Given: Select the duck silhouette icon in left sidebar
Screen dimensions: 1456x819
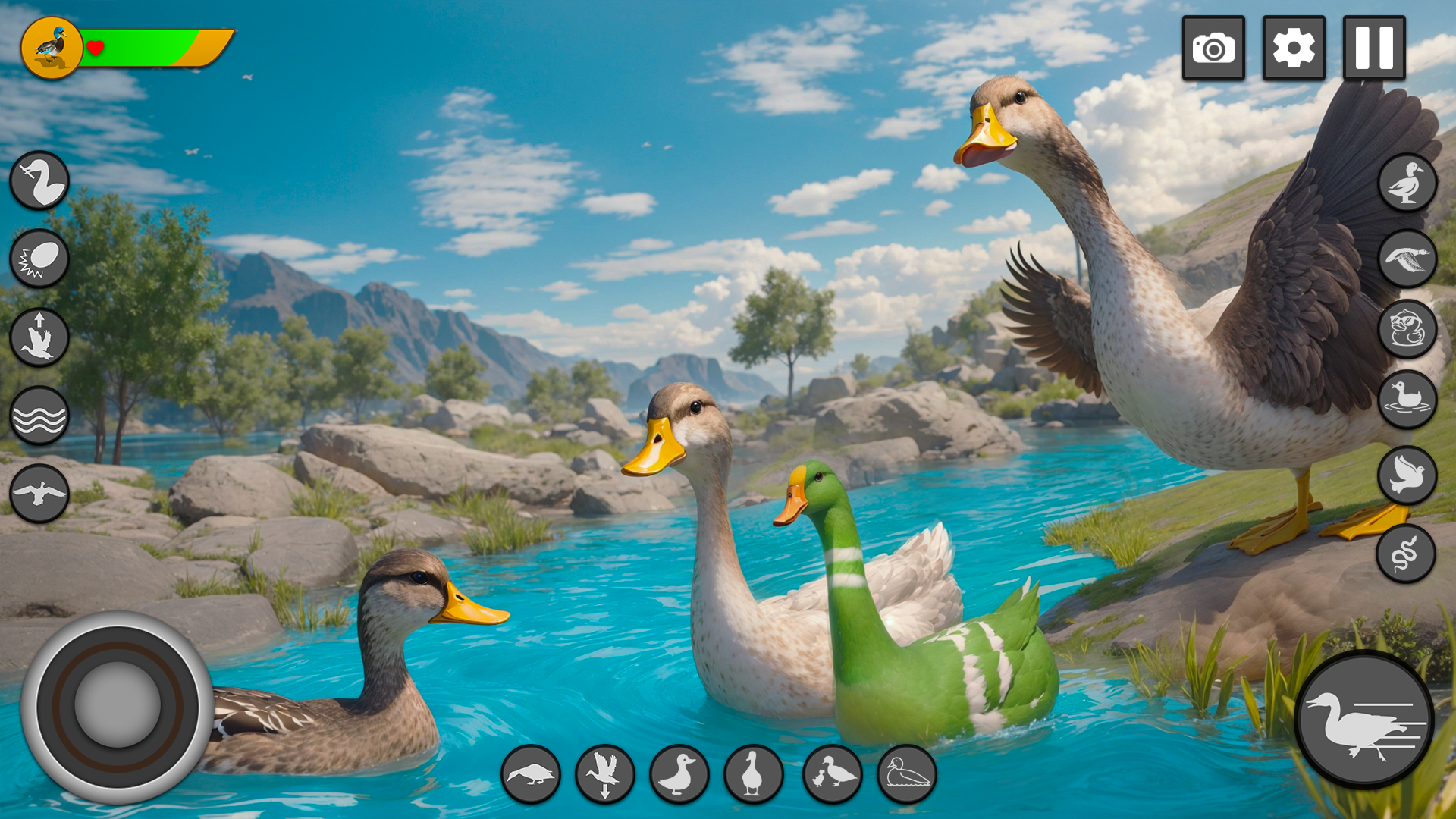Looking at the screenshot, I should 39,180.
